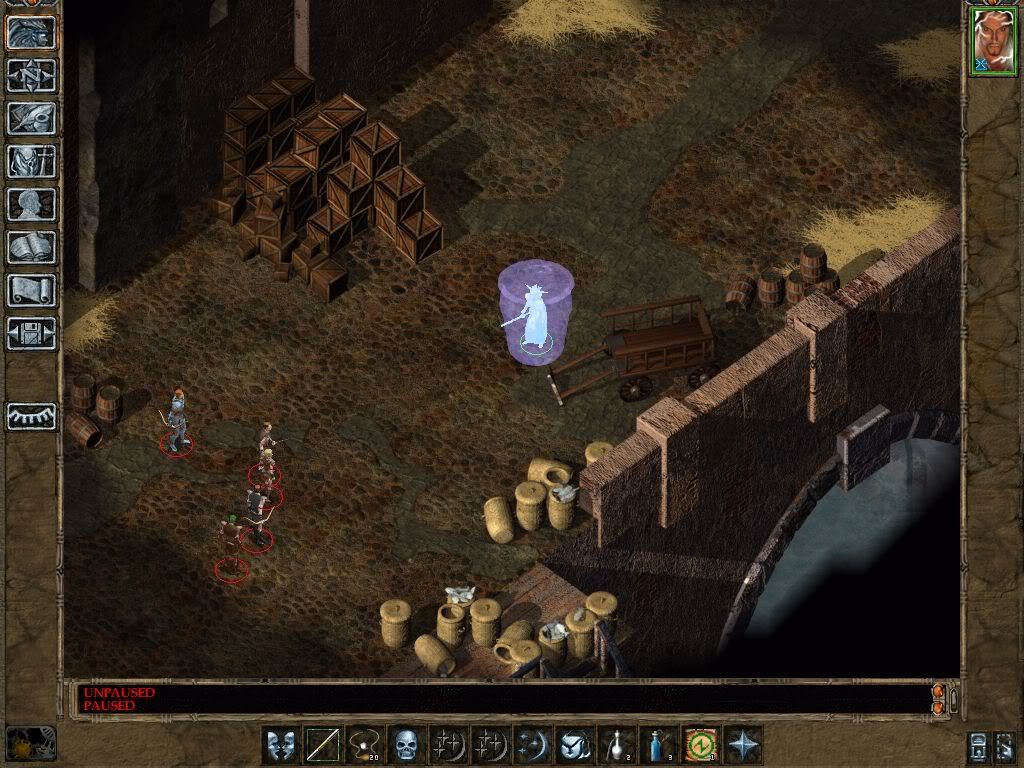1024x768 pixels.
Task: Use the green scroll quick item
Action: click(701, 745)
